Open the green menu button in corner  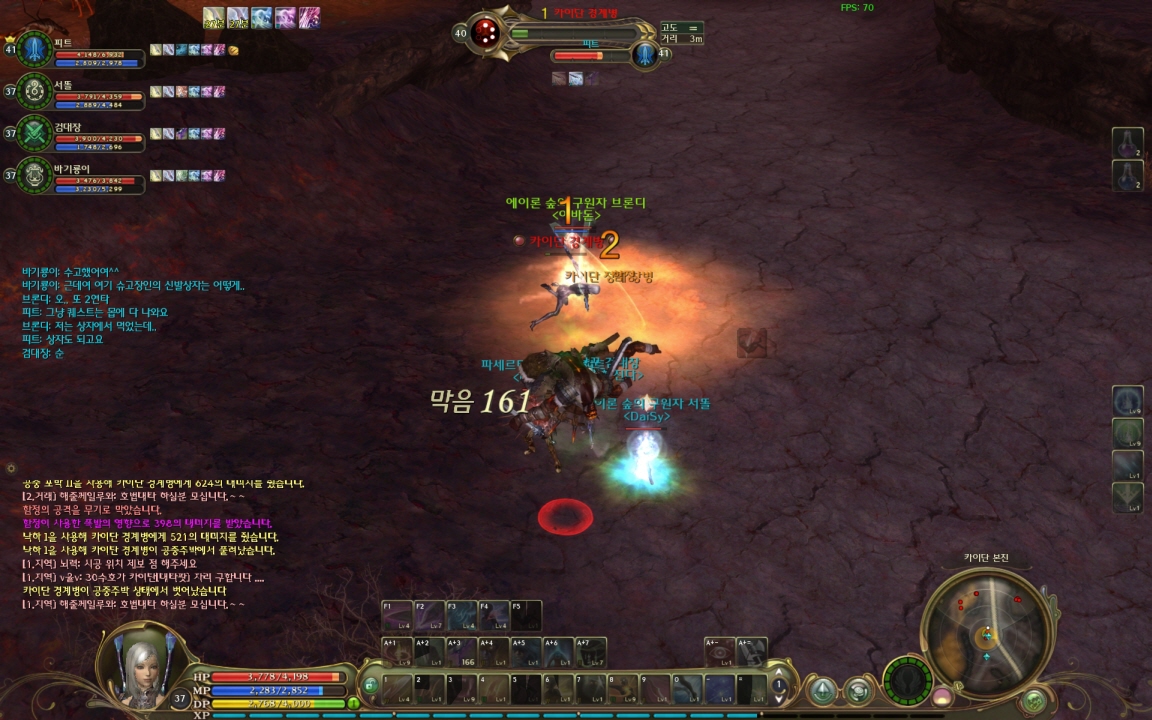(x=1034, y=701)
